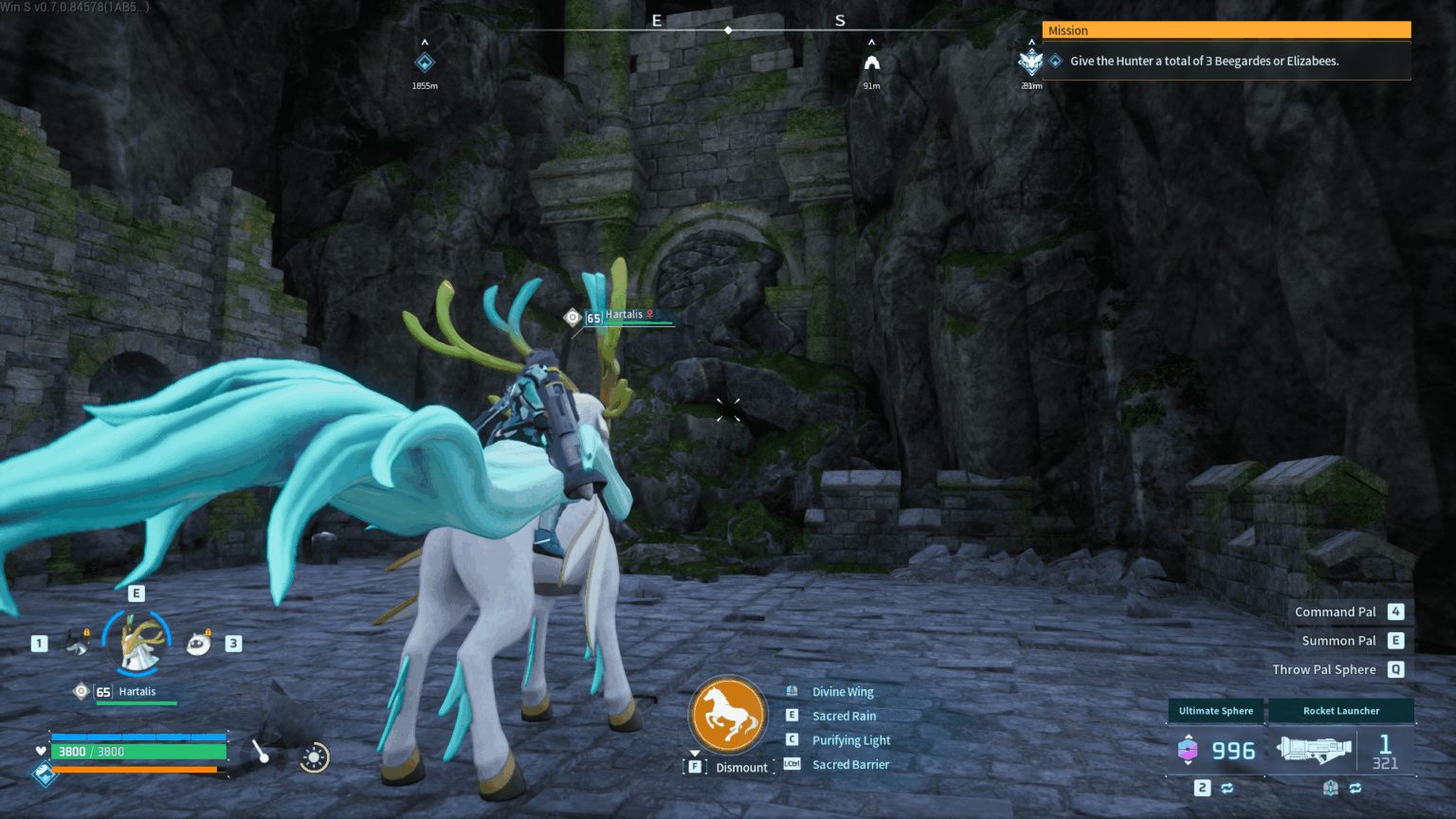
Task: Select the Hartalis portrait in the party wheel
Action: [x=138, y=642]
